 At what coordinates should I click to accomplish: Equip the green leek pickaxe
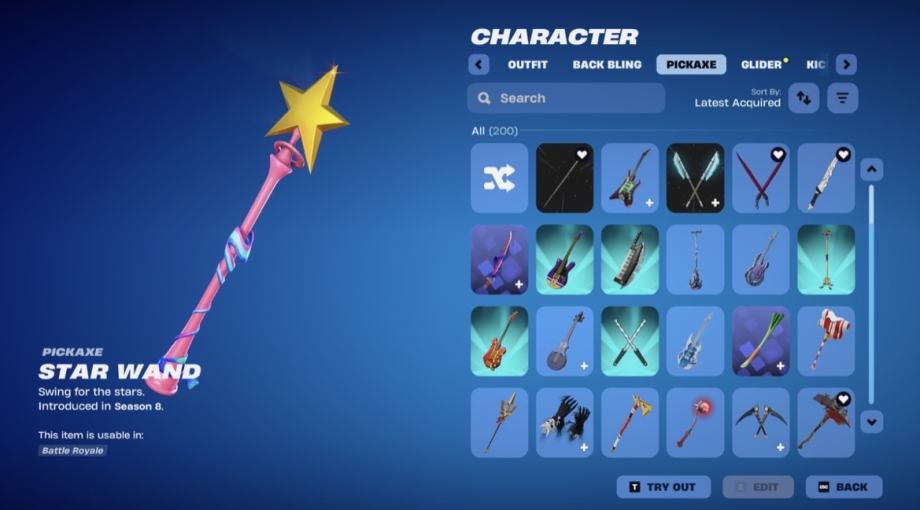761,341
